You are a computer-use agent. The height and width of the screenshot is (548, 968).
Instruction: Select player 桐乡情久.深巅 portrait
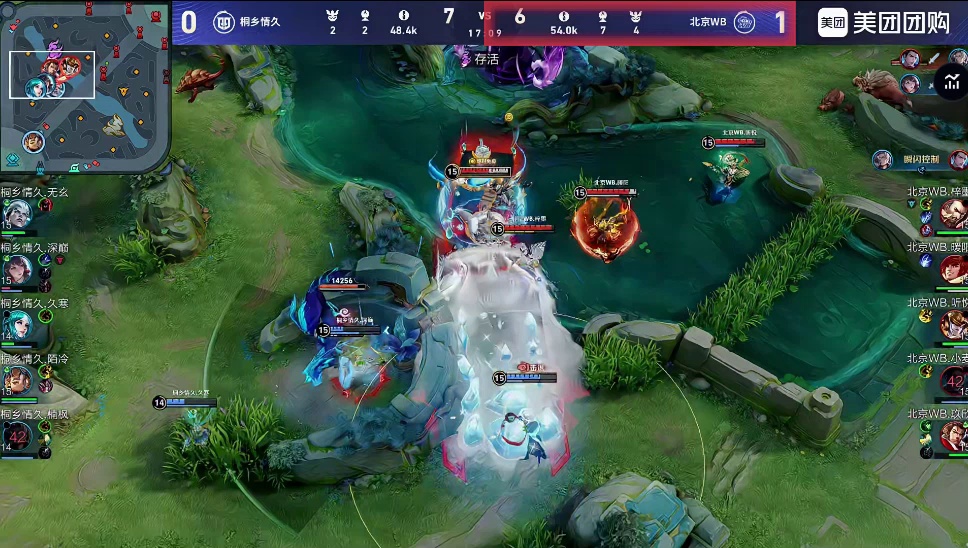(17, 269)
